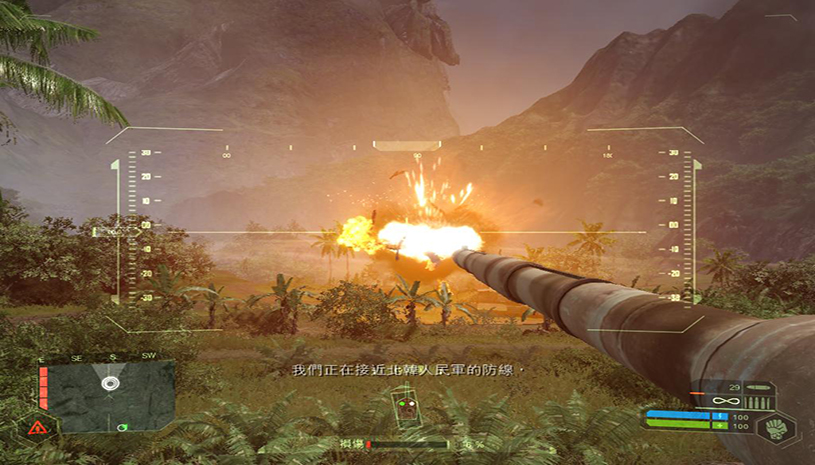Click the nanosuit fist mode icon

tap(774, 427)
